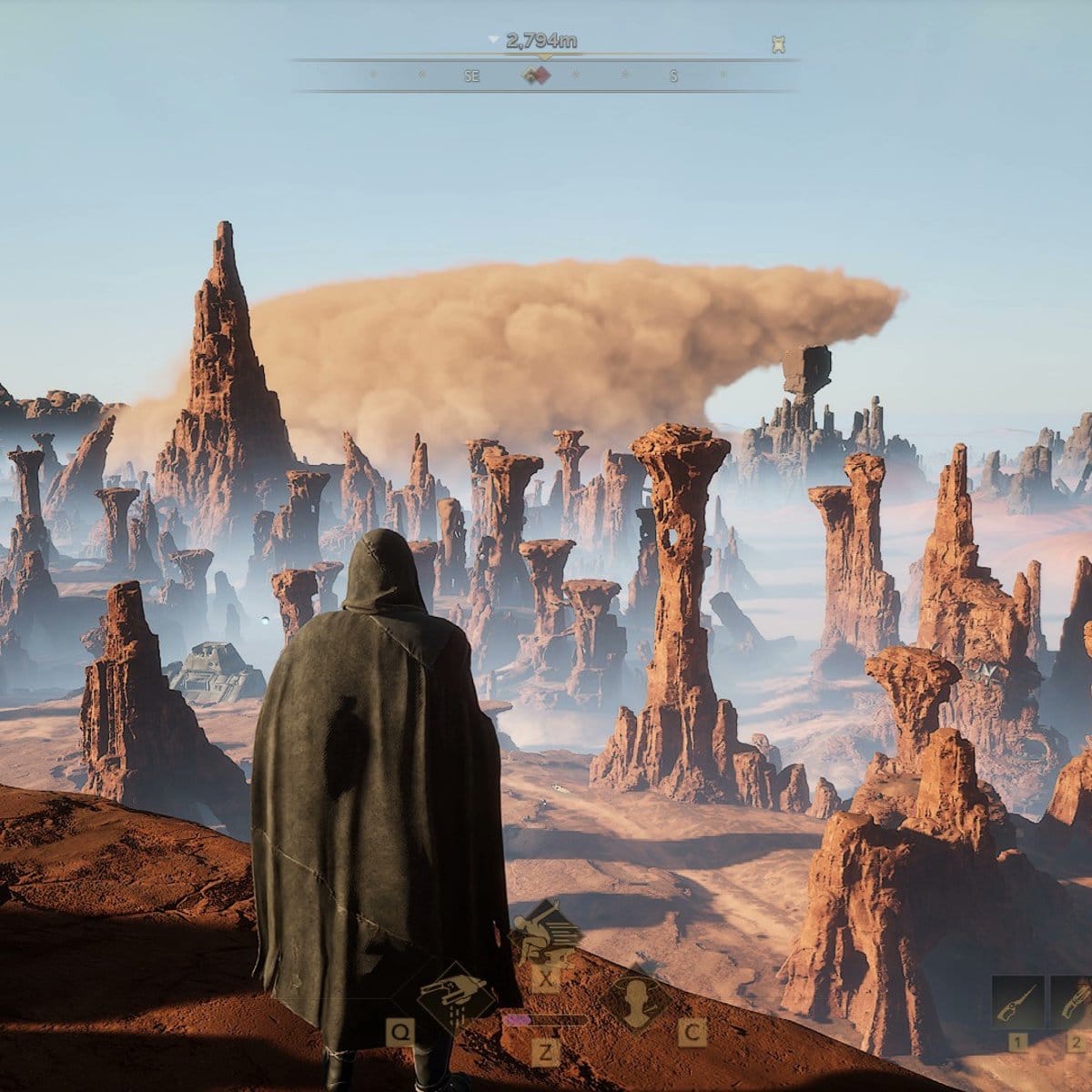Select the small marker icon above compass
Viewport: 1092px width, 1092px height.
(778, 44)
